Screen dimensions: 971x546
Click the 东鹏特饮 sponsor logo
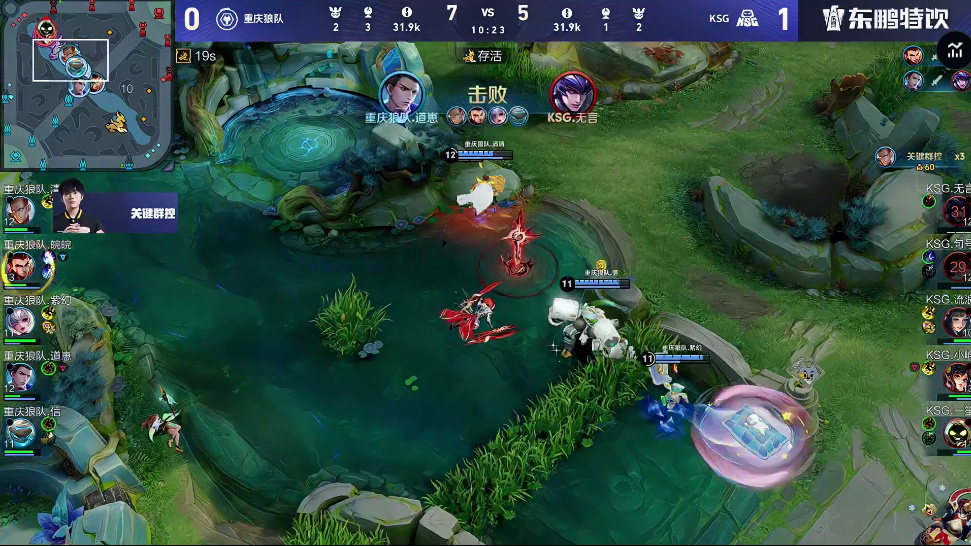pyautogui.click(x=882, y=19)
